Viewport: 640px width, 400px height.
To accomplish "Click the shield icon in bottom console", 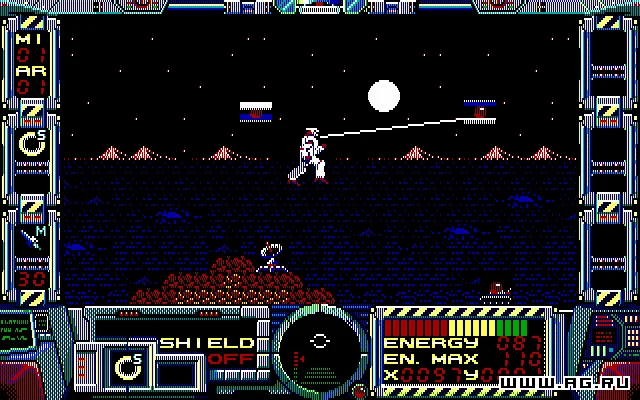I will coord(129,366).
